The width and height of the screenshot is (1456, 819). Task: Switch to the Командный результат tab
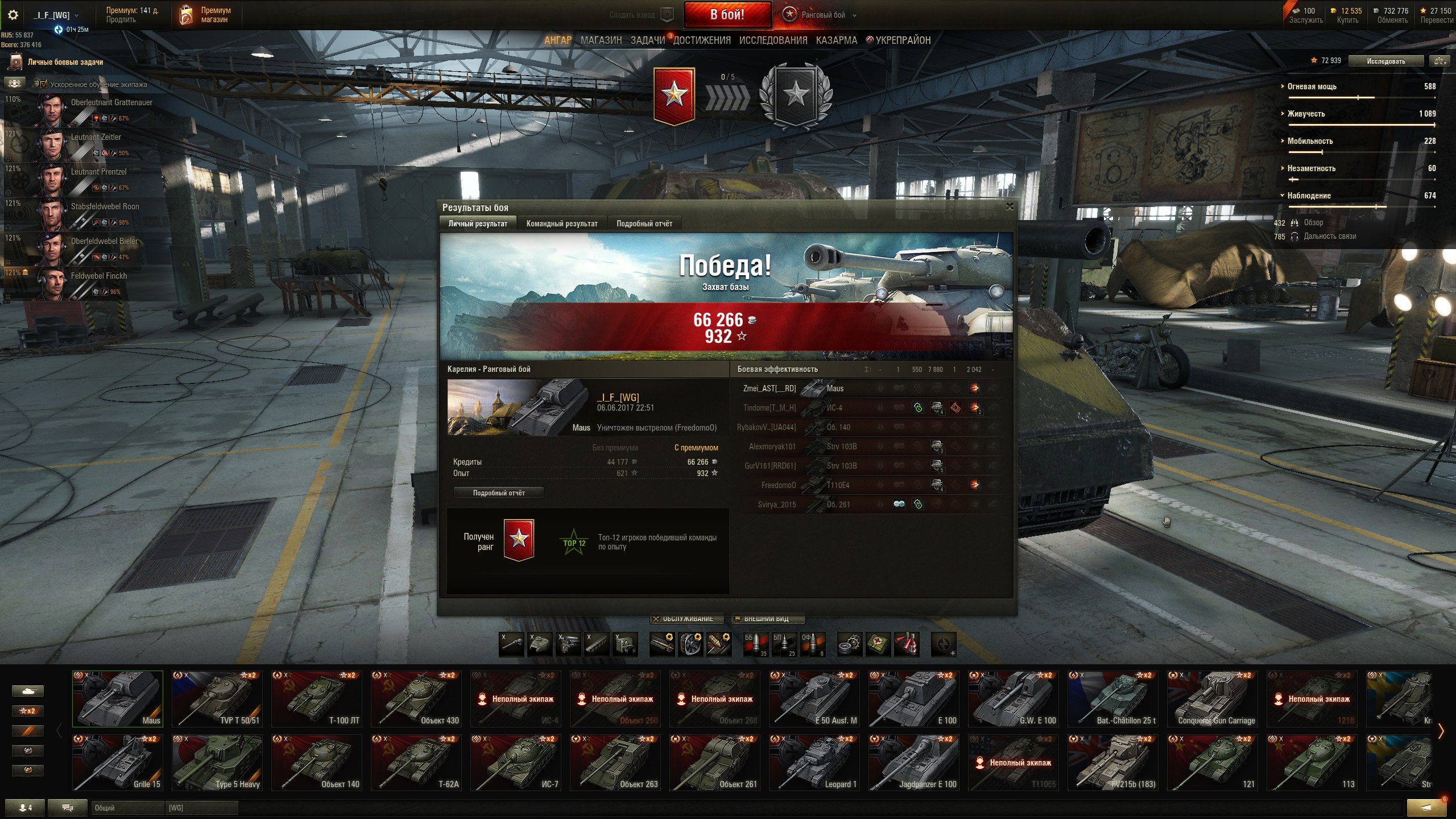tap(561, 224)
